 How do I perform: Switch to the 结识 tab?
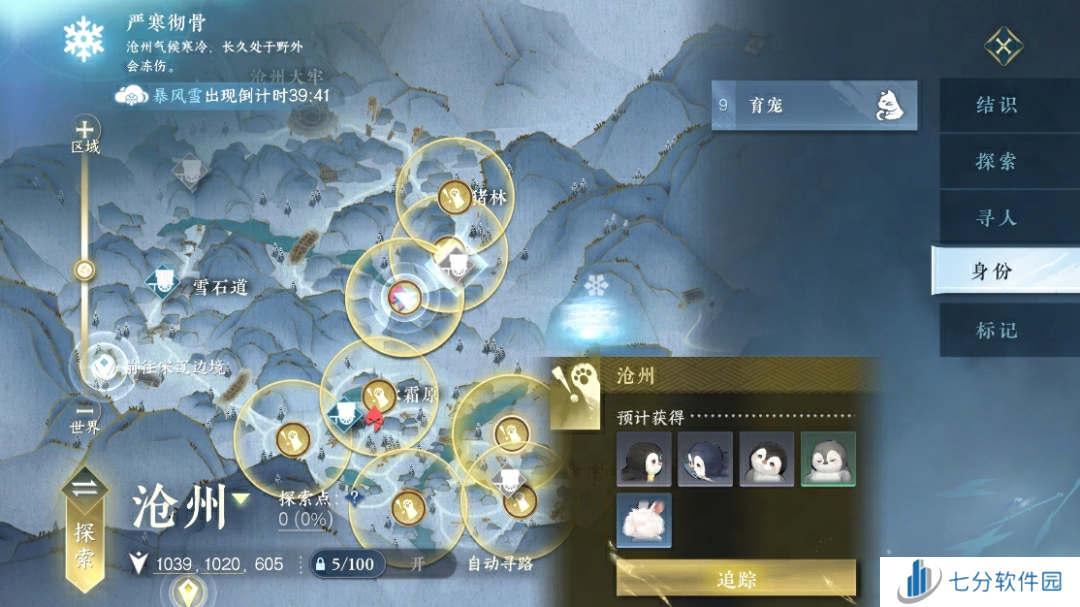tap(996, 105)
